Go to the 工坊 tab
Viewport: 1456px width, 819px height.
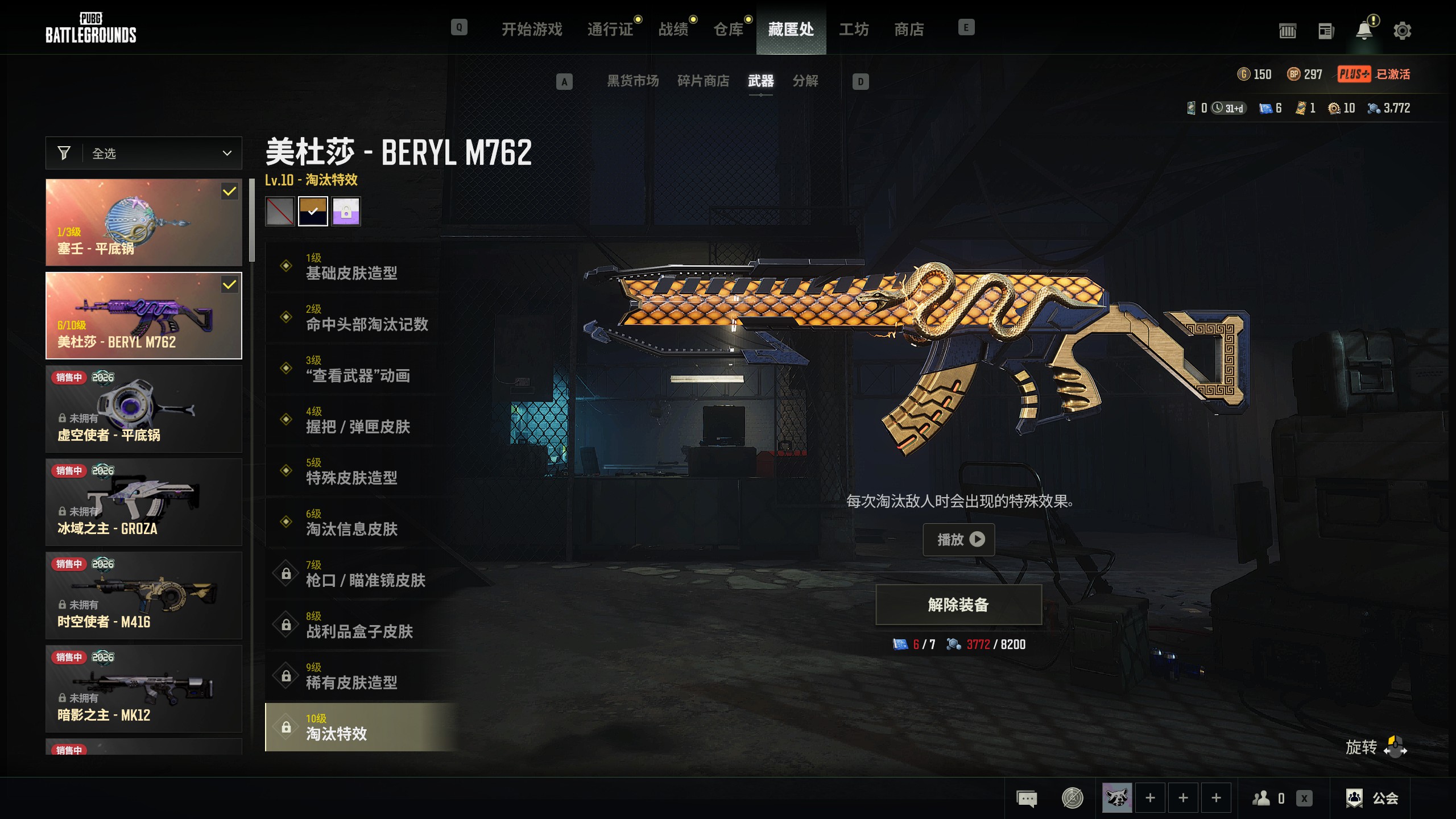[854, 29]
